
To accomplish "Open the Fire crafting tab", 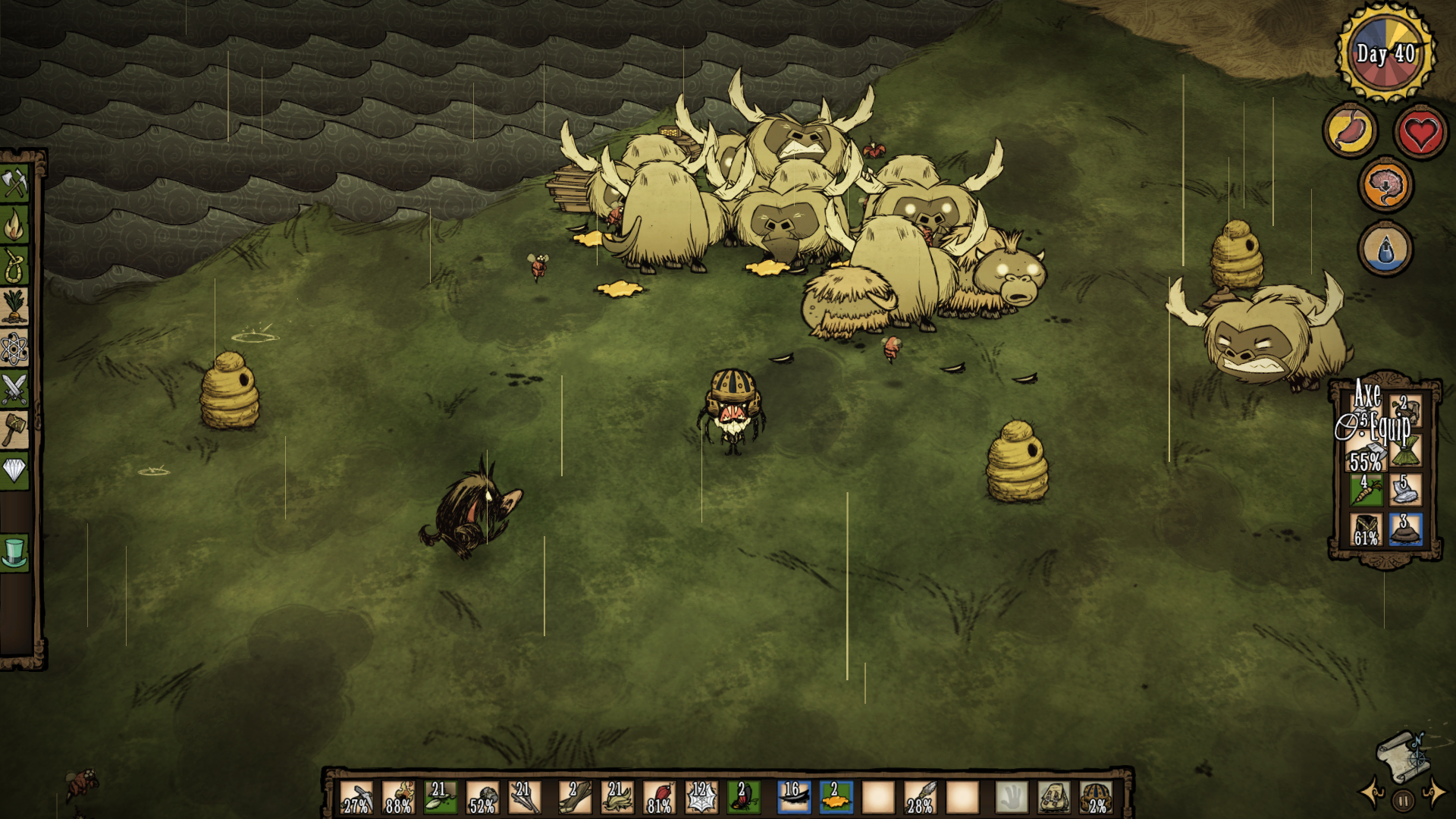I will coord(15,224).
